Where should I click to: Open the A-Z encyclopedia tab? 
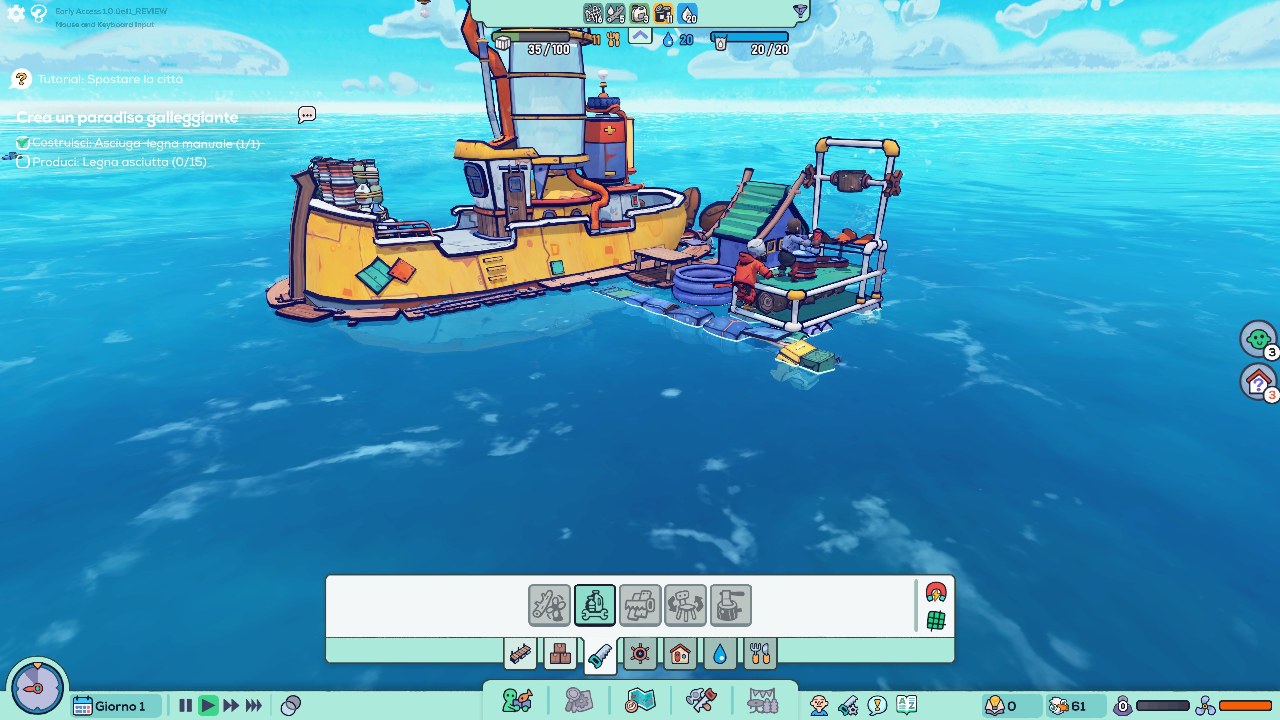[x=906, y=704]
